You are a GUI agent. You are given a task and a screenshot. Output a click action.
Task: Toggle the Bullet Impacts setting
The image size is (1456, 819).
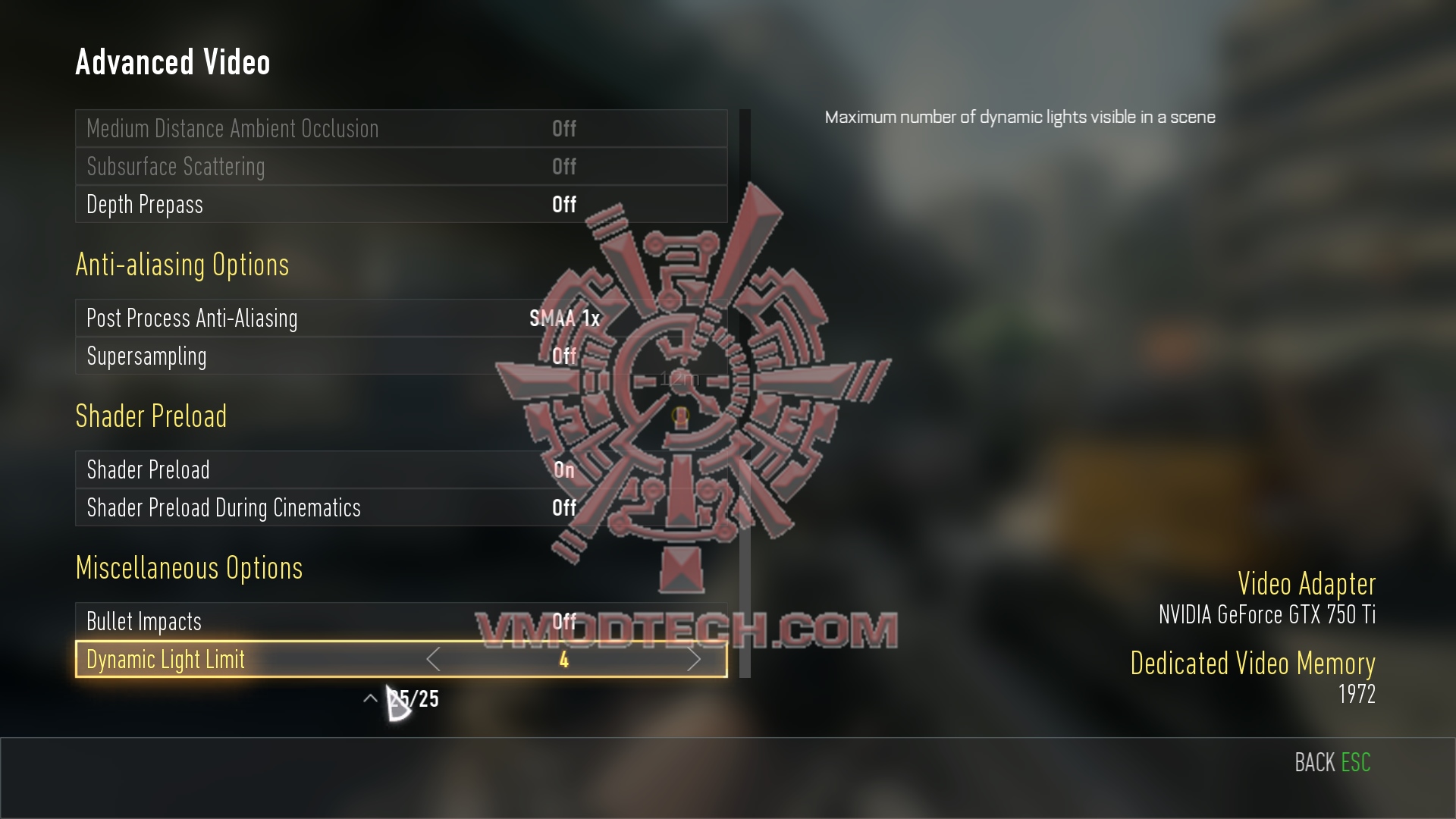[400, 622]
